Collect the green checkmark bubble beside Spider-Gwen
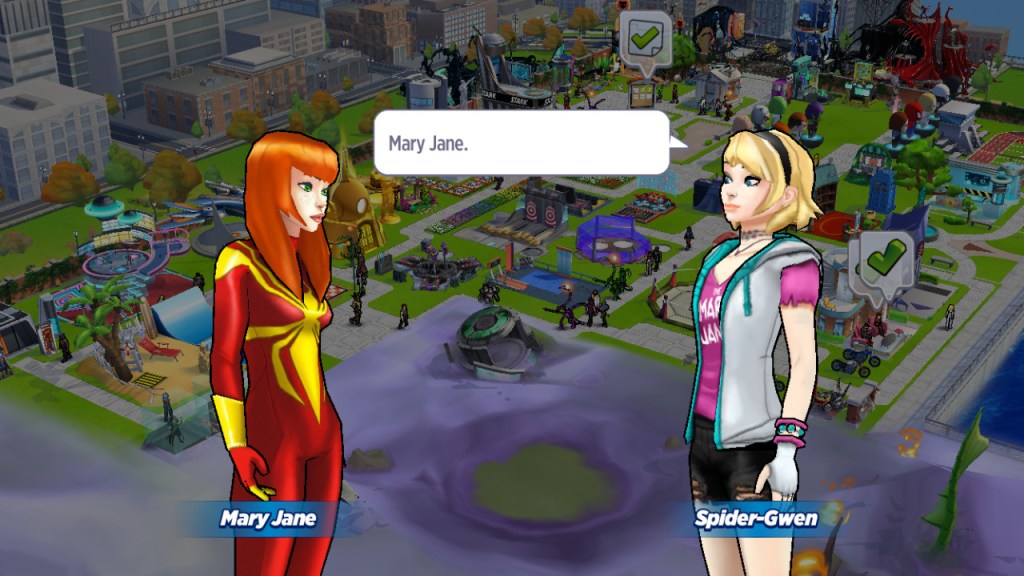 [x=883, y=261]
